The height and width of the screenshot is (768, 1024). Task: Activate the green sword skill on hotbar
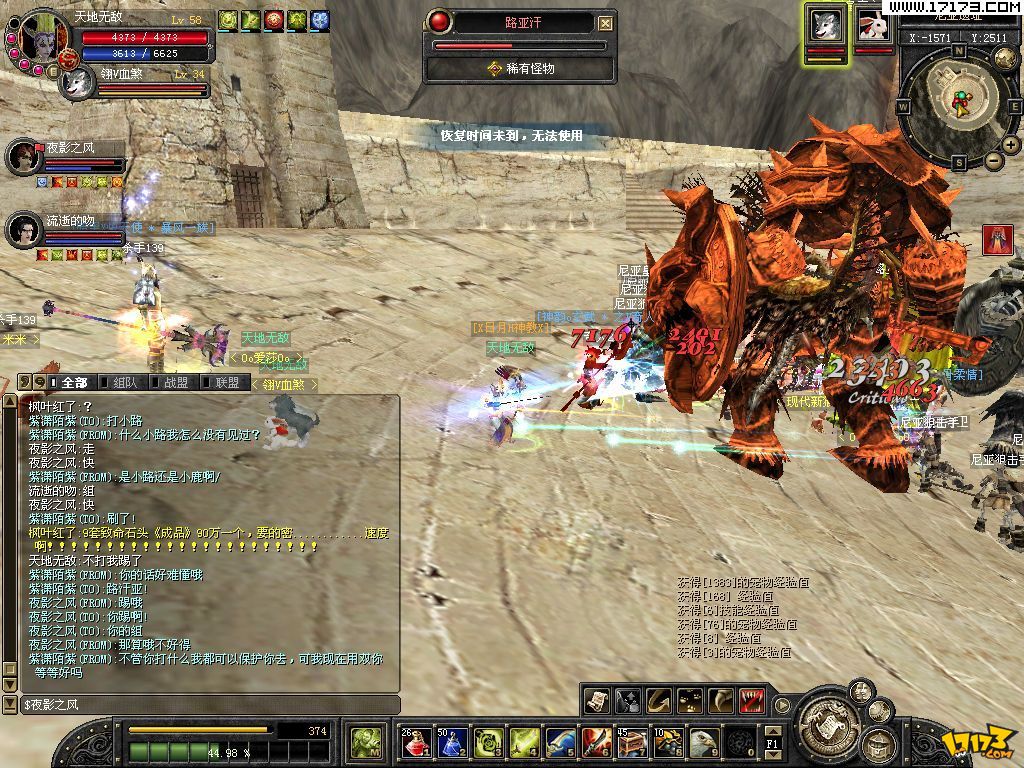coord(524,741)
